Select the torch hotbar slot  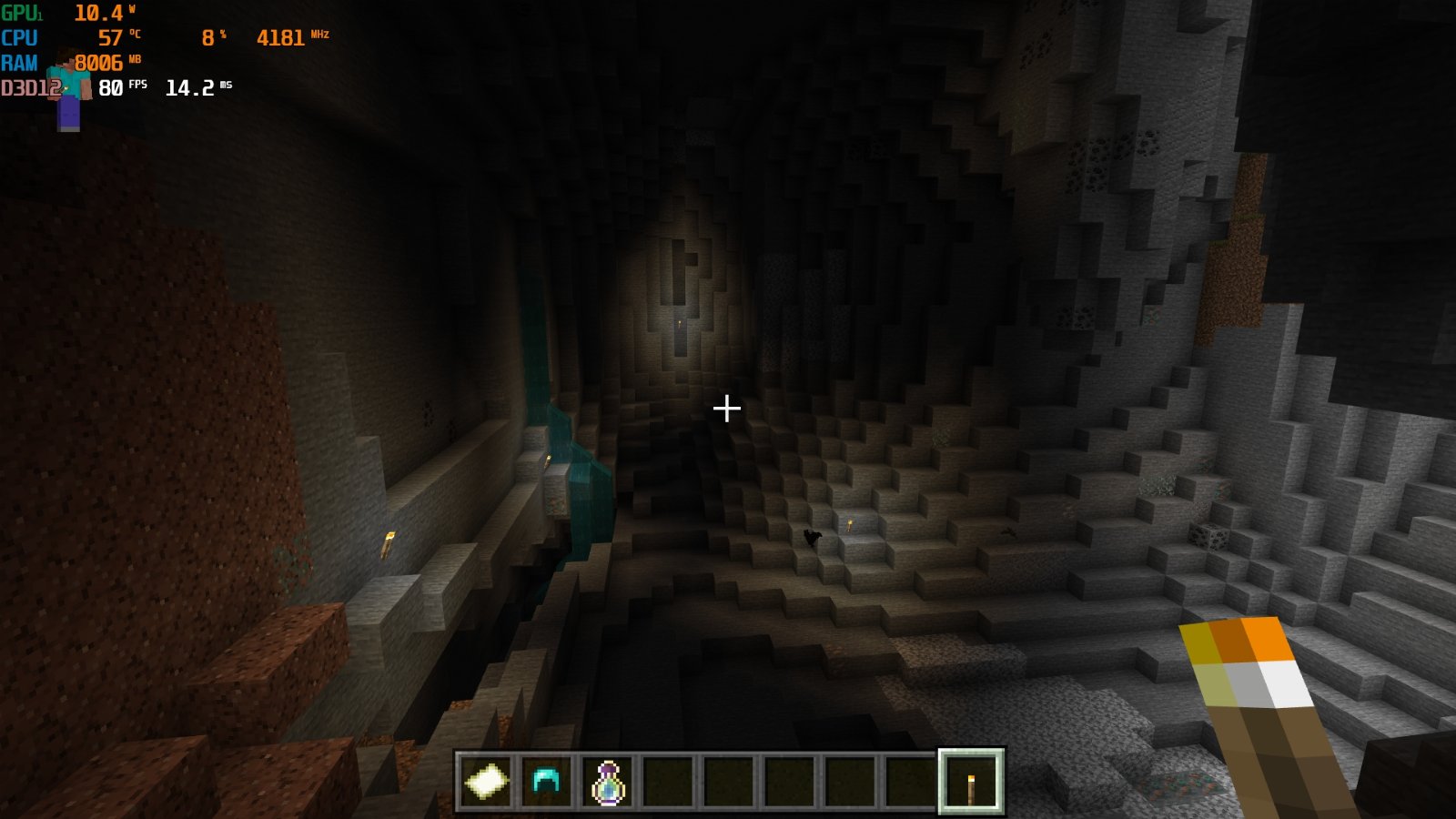[x=970, y=782]
